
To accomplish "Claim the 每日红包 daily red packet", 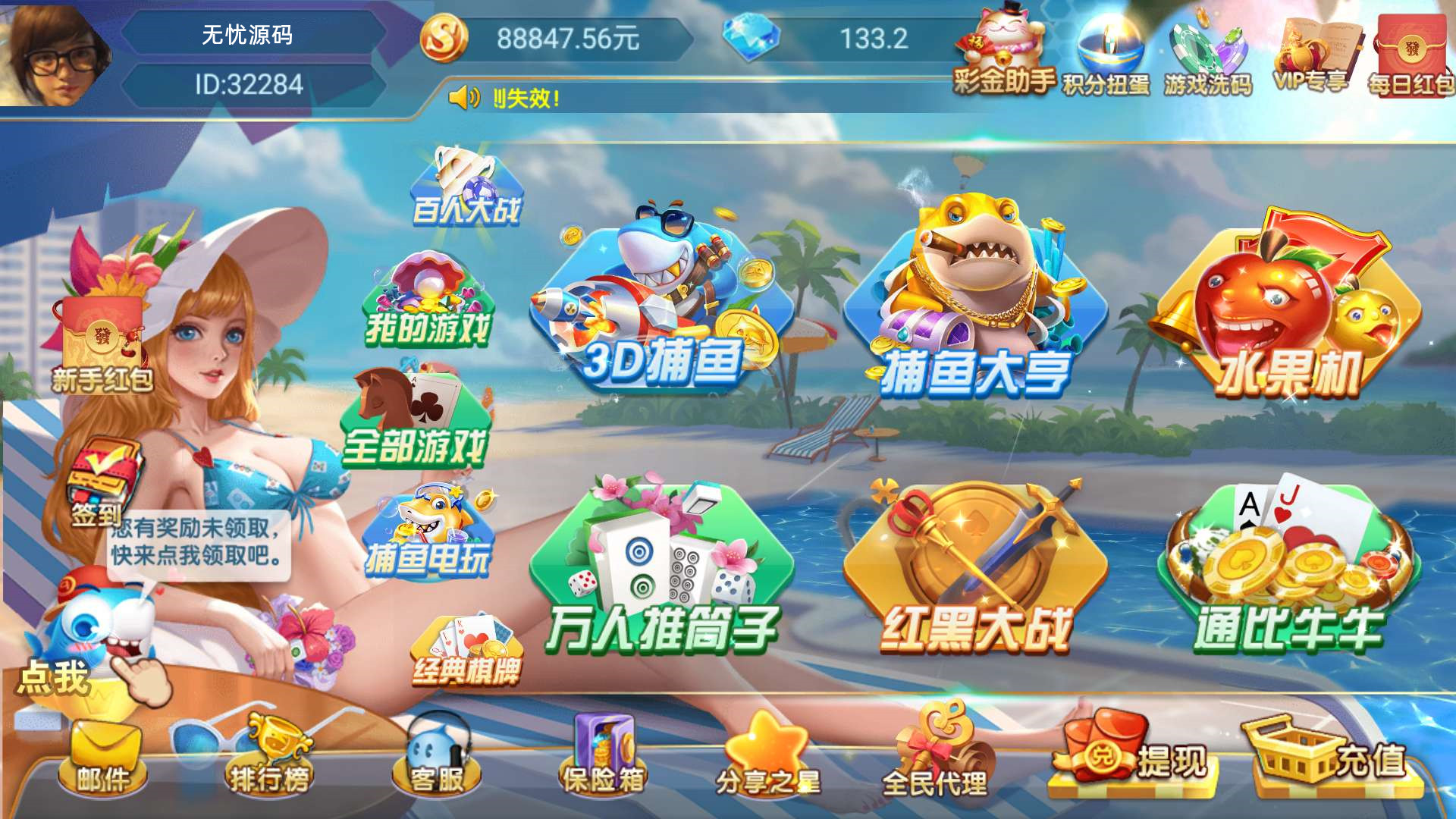I will tap(1410, 45).
